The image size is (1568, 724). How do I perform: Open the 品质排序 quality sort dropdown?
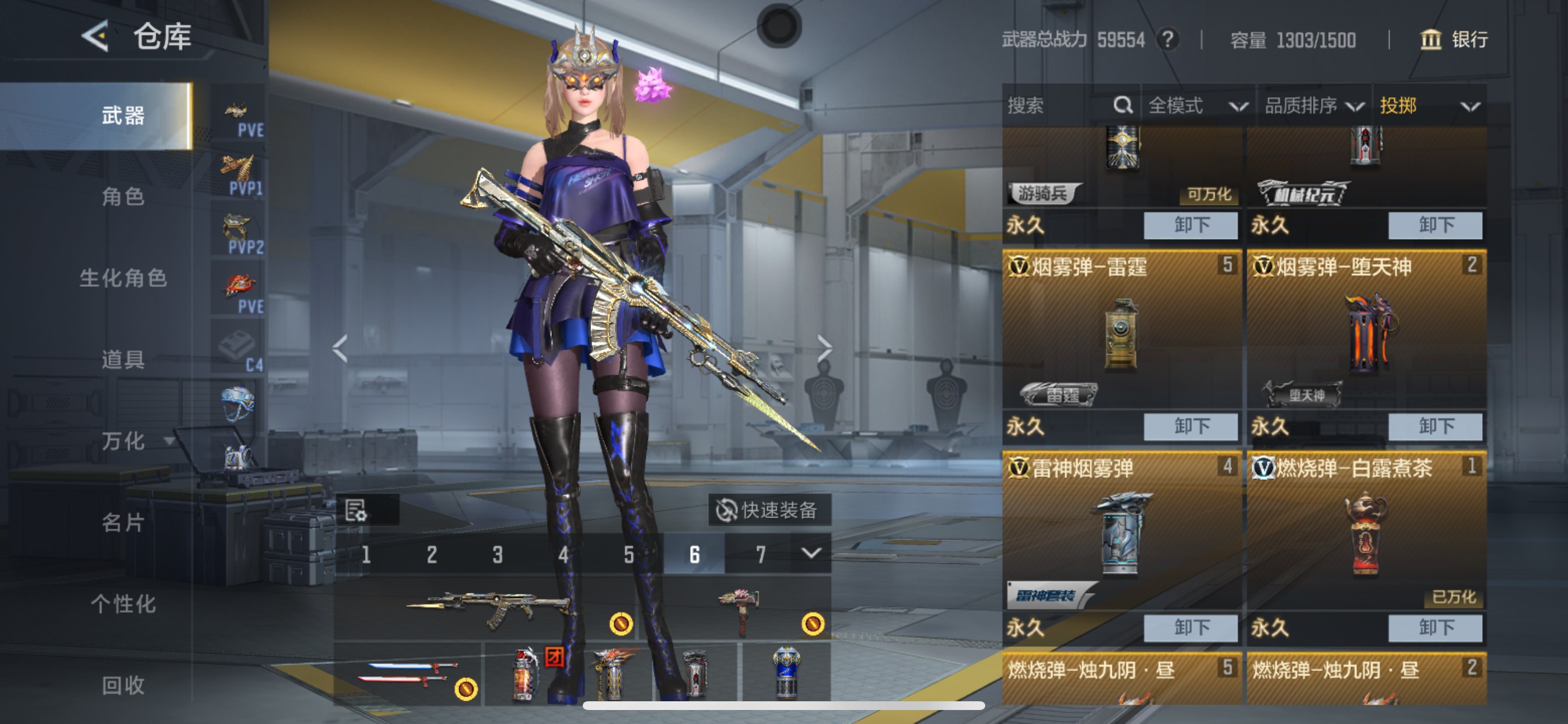click(x=1314, y=106)
